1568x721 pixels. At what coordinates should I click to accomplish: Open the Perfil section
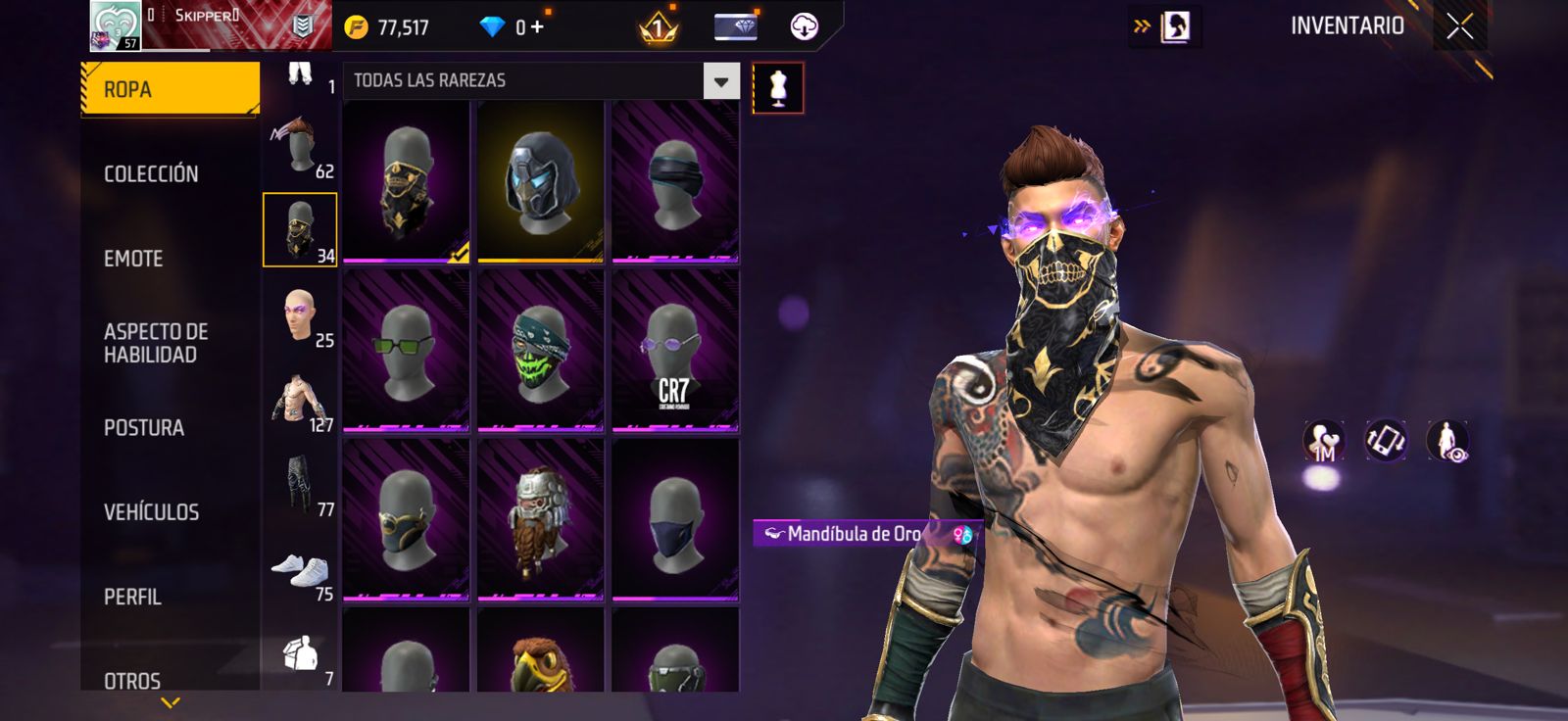[132, 597]
